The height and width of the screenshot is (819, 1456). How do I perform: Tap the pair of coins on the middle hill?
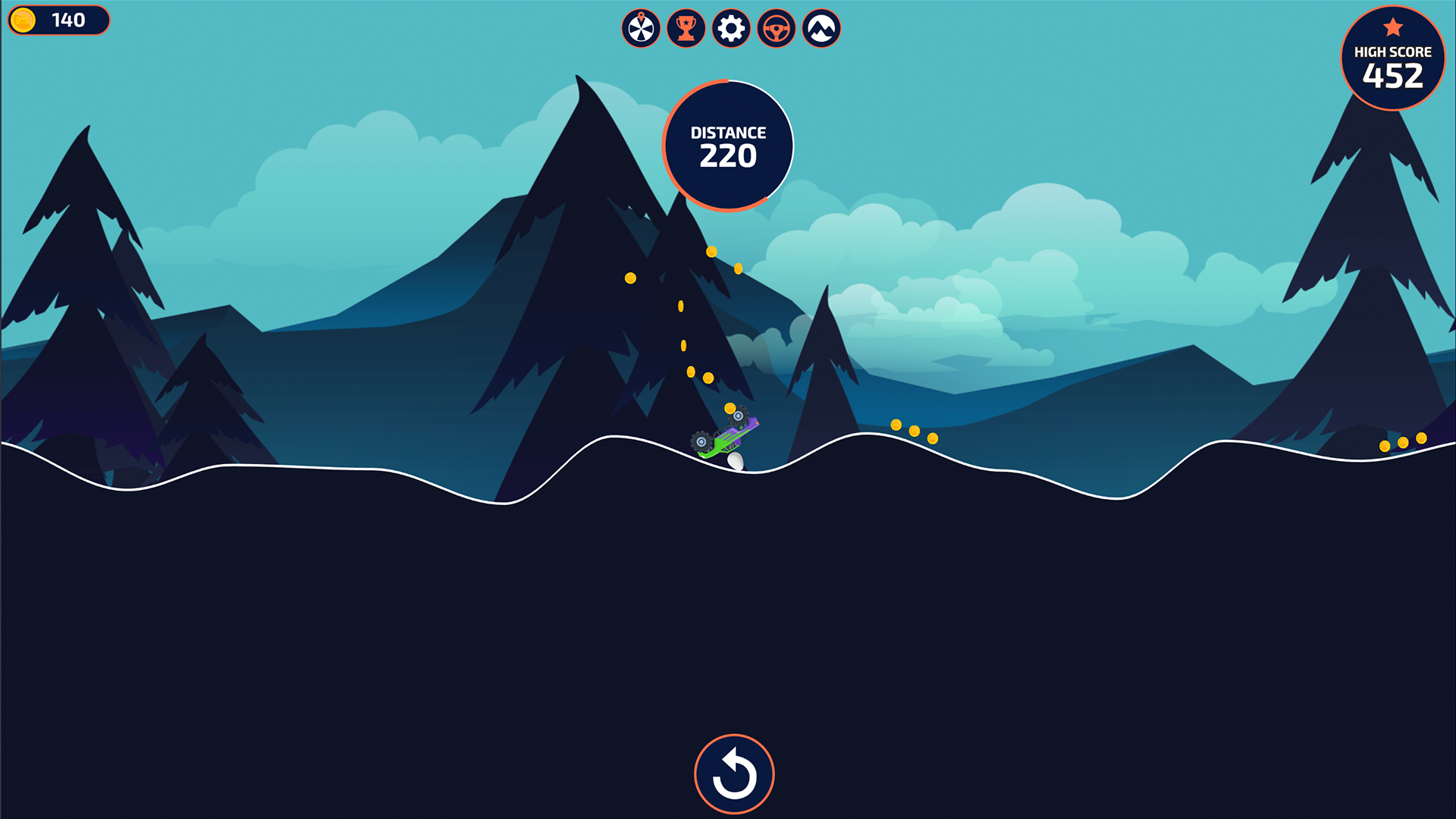pyautogui.click(x=914, y=432)
